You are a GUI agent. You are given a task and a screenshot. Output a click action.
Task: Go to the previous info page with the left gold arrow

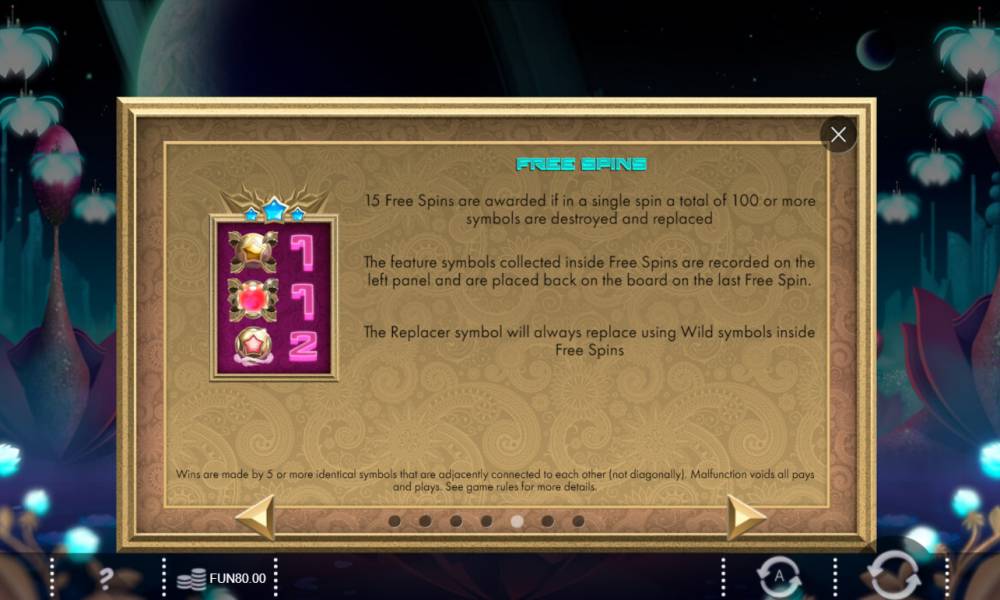[255, 517]
